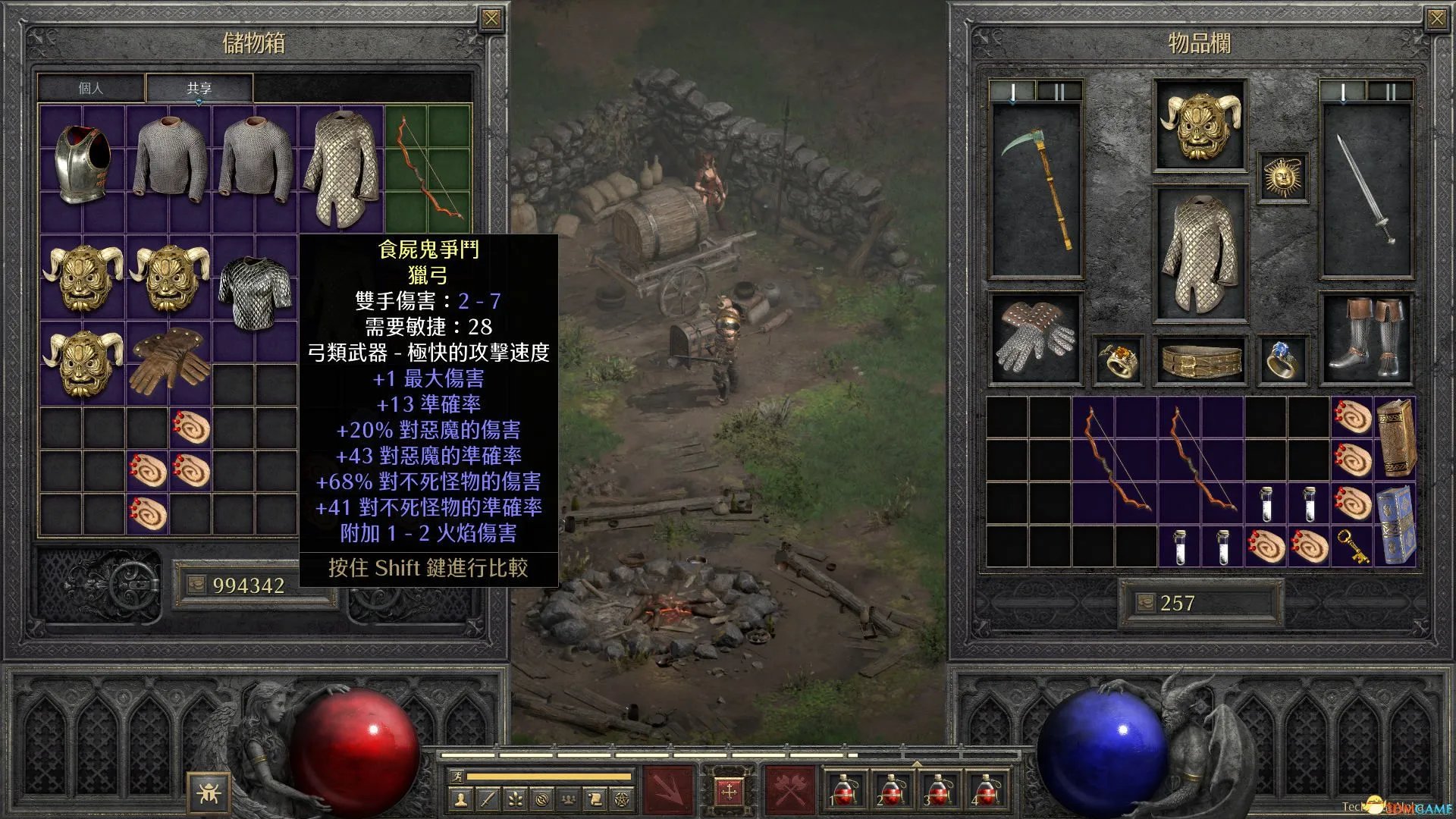This screenshot has height=819, width=1456.
Task: Select the equipped chain gloves
Action: [x=1035, y=338]
